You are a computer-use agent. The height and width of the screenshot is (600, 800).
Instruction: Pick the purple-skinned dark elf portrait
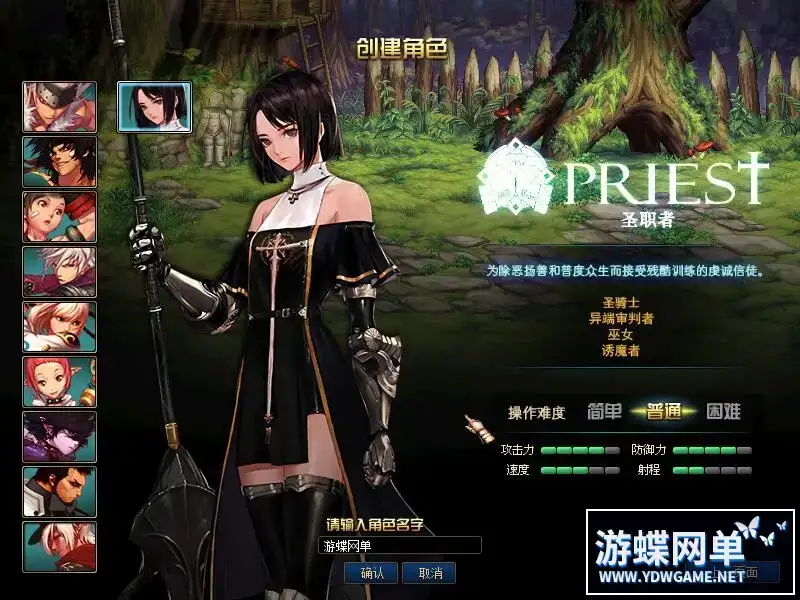click(x=60, y=437)
